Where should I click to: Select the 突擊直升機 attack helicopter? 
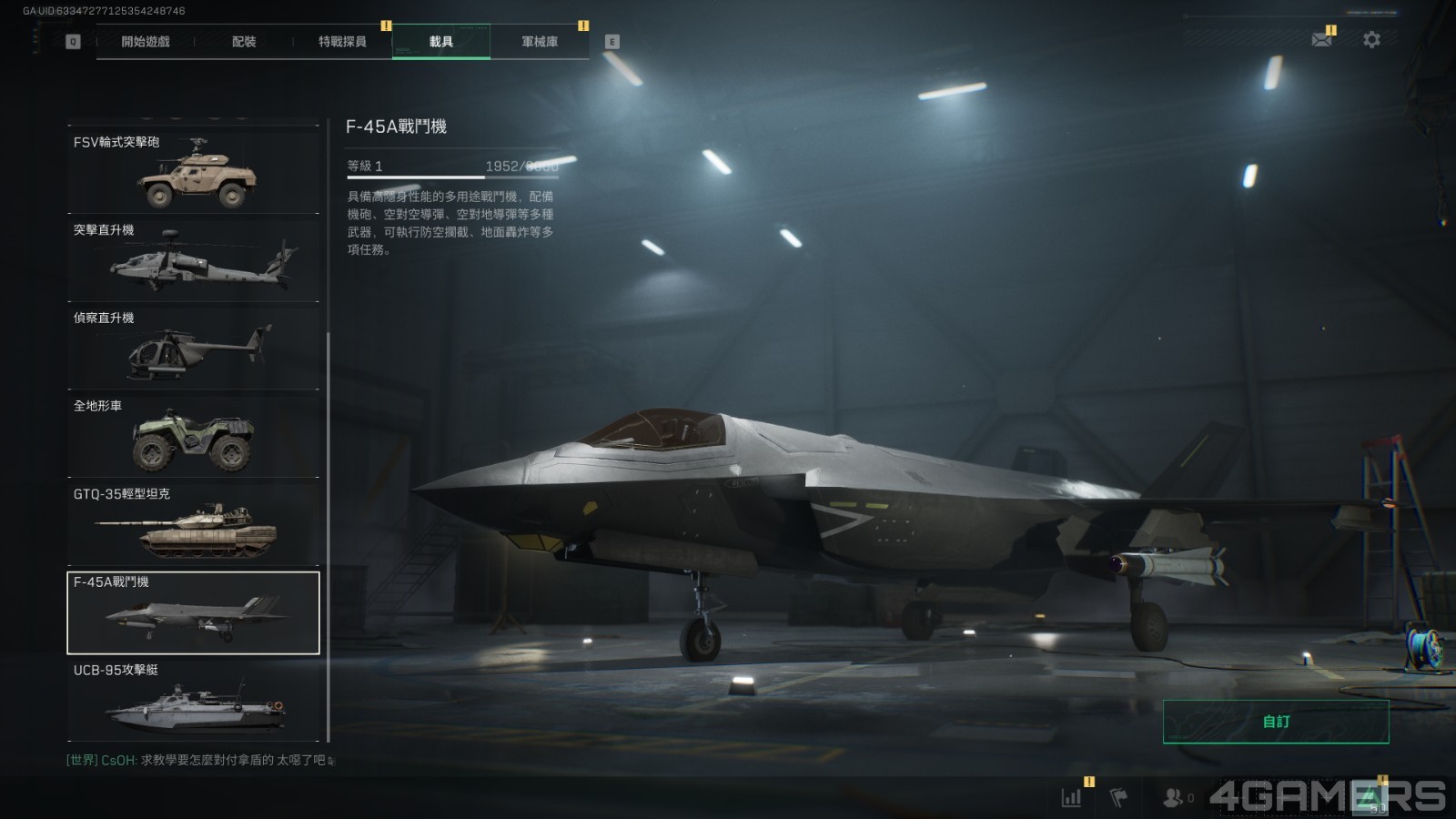(x=194, y=258)
